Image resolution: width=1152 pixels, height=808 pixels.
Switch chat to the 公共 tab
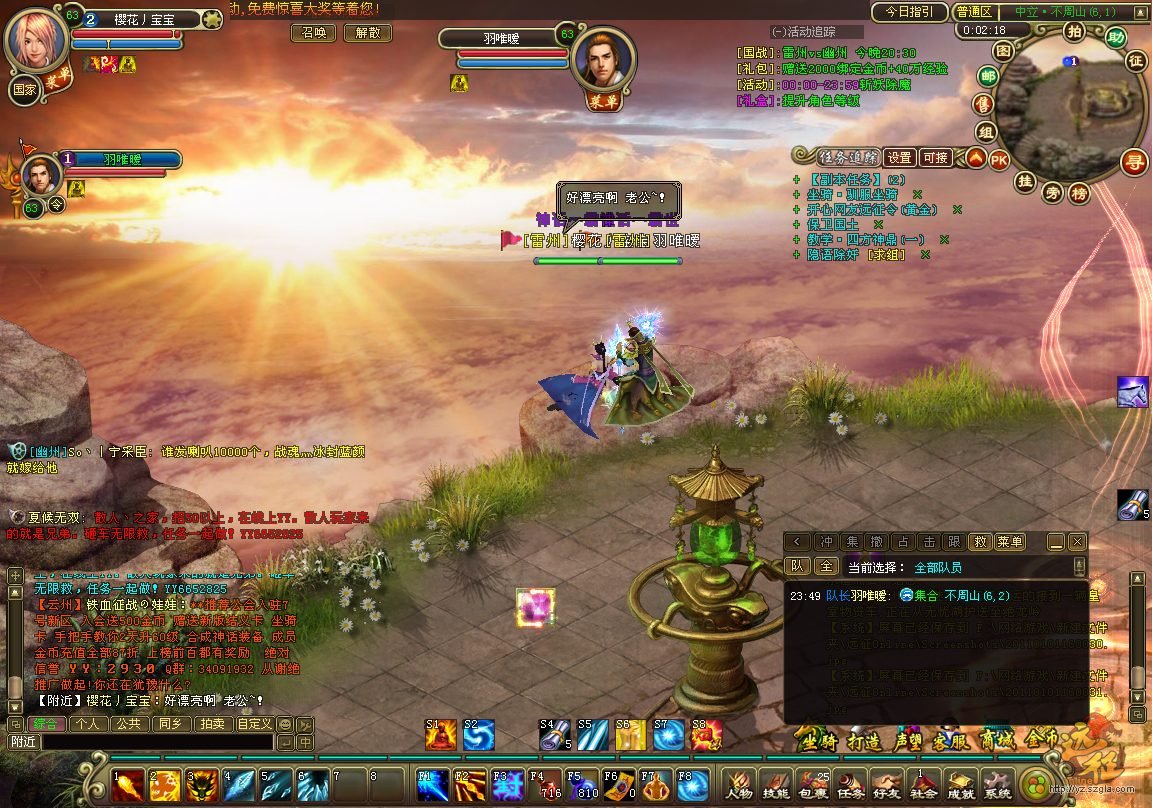[128, 724]
